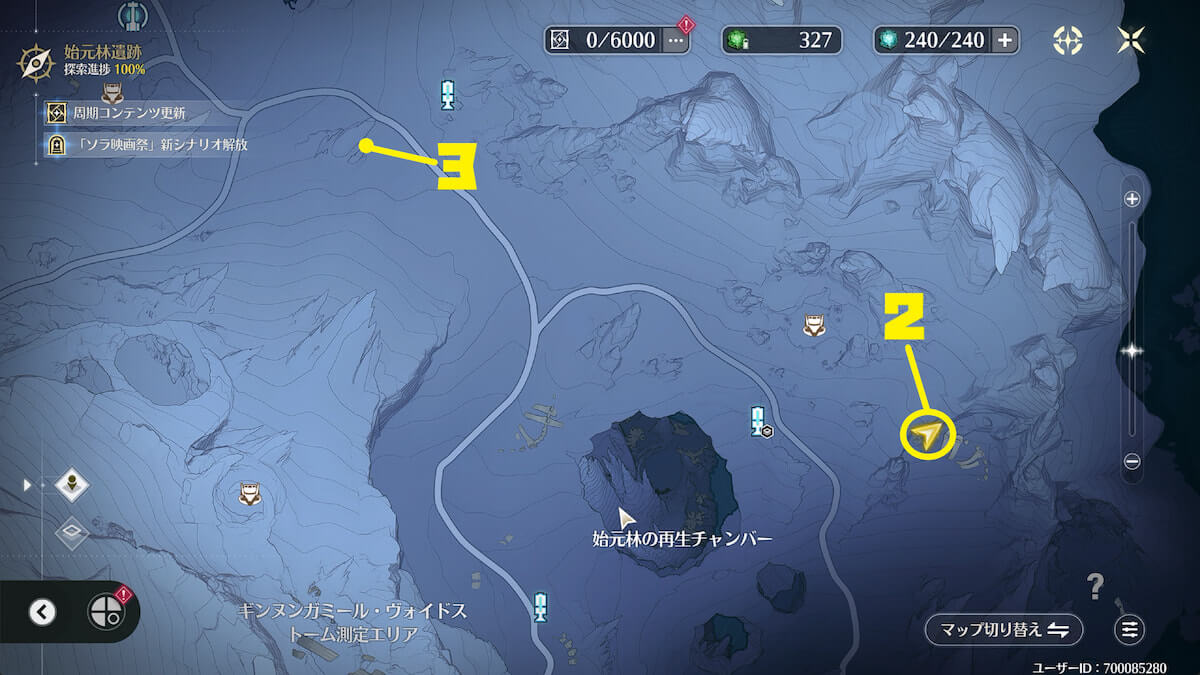Open the map filter list icon
The width and height of the screenshot is (1200, 675).
click(1130, 629)
